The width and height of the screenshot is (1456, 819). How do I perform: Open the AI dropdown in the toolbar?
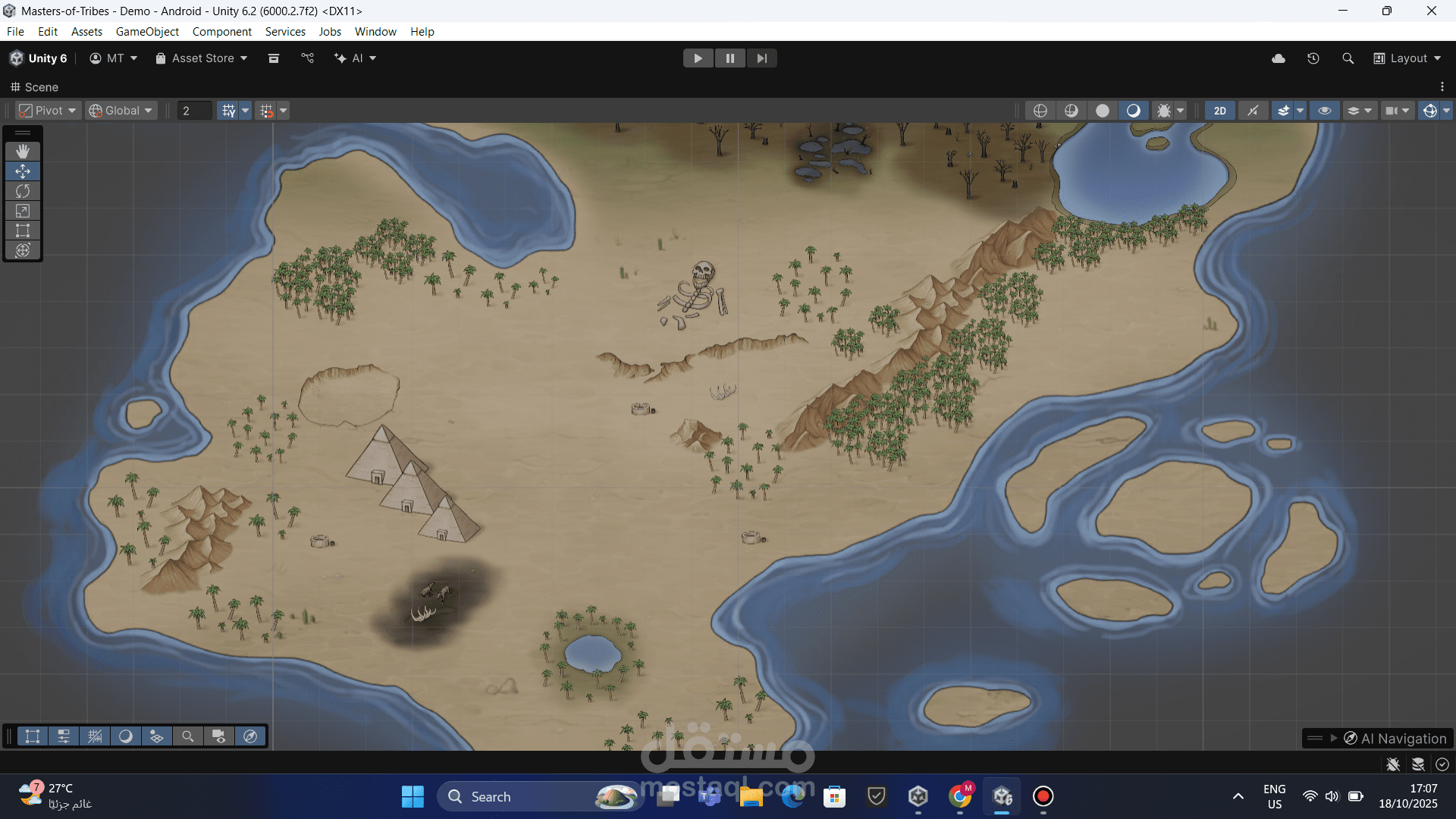[356, 58]
